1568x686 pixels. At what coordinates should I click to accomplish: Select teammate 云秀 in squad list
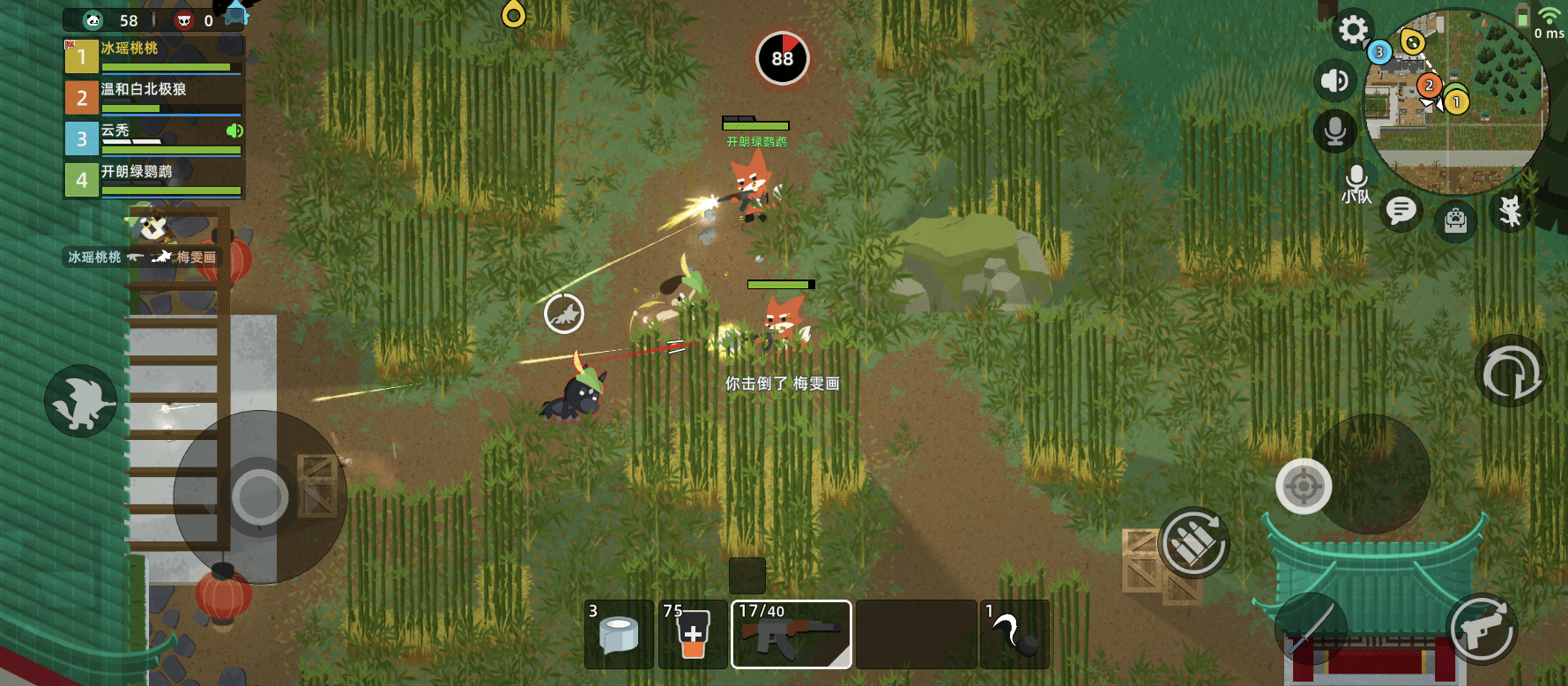pos(154,138)
